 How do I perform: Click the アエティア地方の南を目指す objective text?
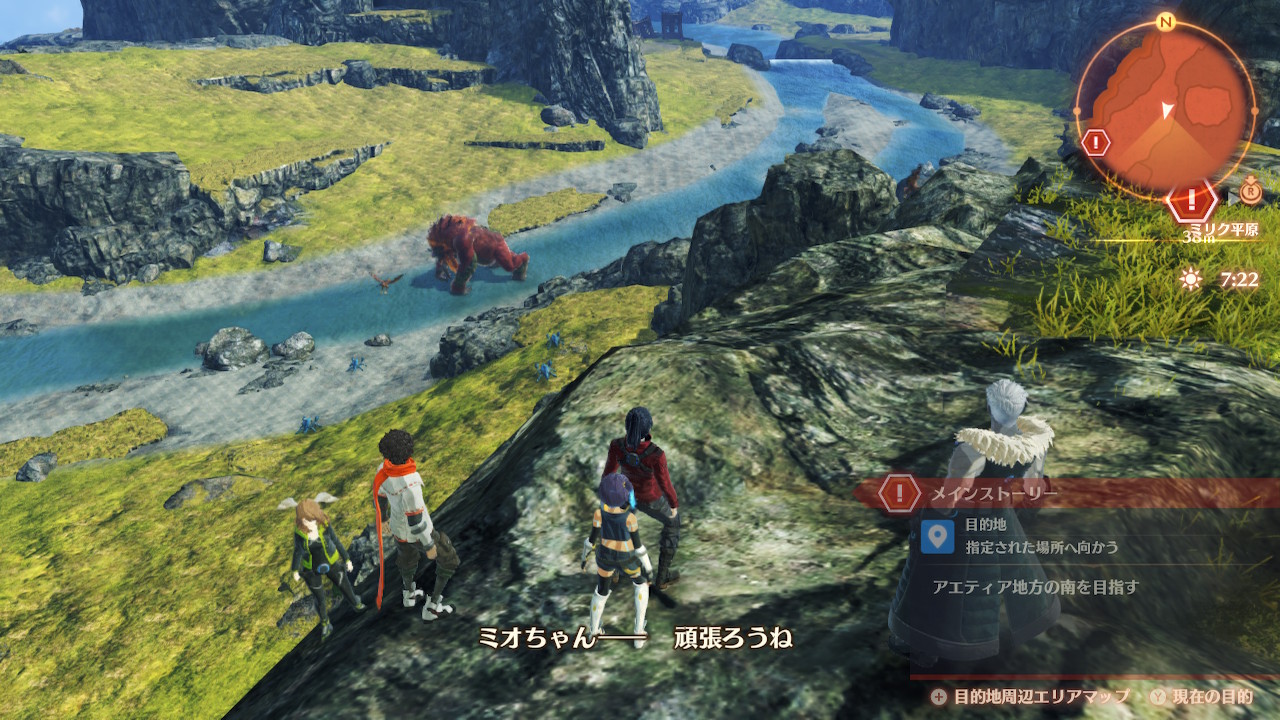point(1035,587)
